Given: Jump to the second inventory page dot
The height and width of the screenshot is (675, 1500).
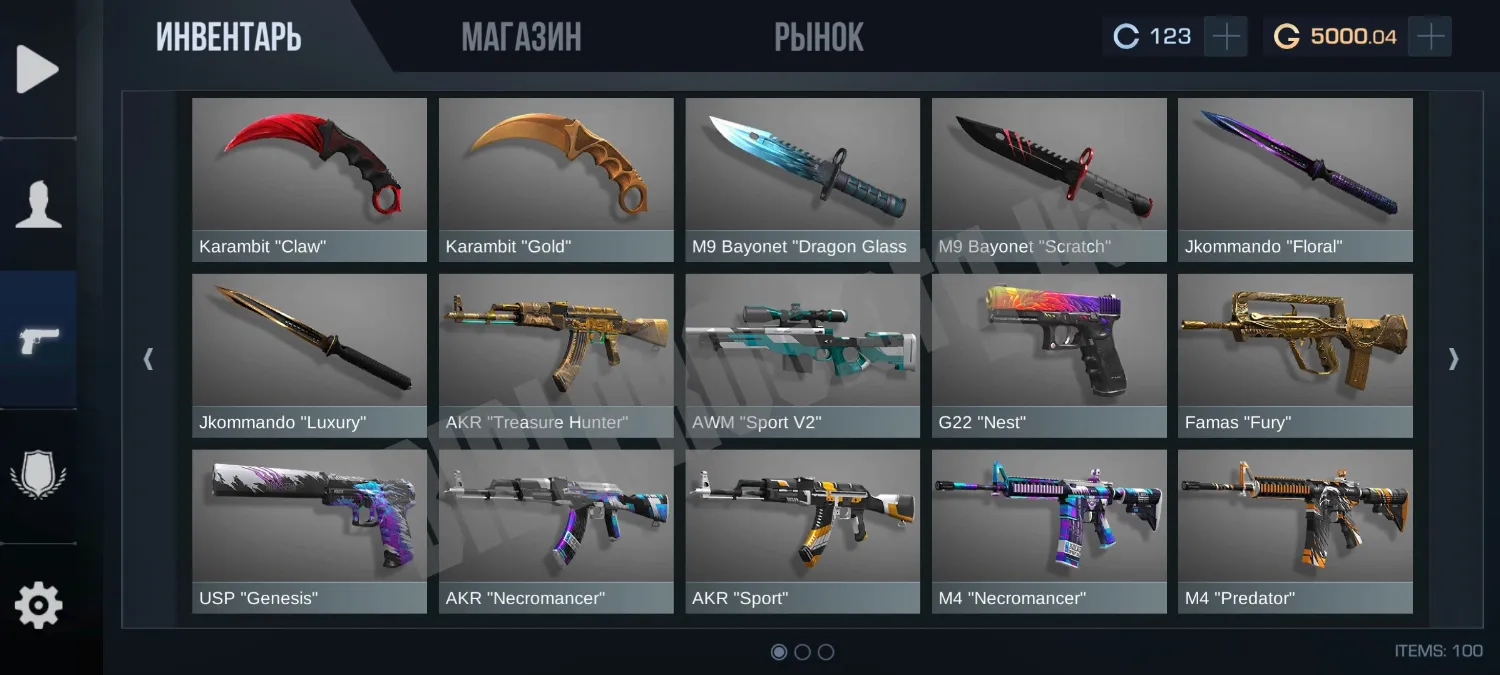Looking at the screenshot, I should click(802, 652).
